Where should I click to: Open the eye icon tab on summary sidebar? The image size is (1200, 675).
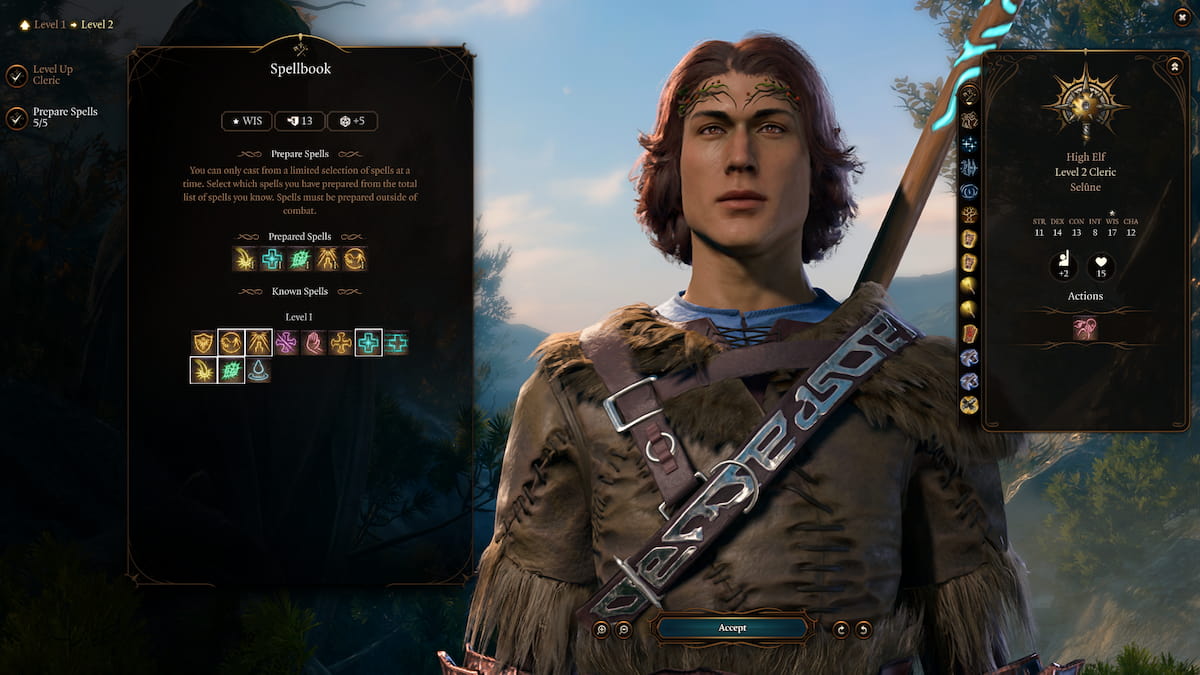[969, 191]
